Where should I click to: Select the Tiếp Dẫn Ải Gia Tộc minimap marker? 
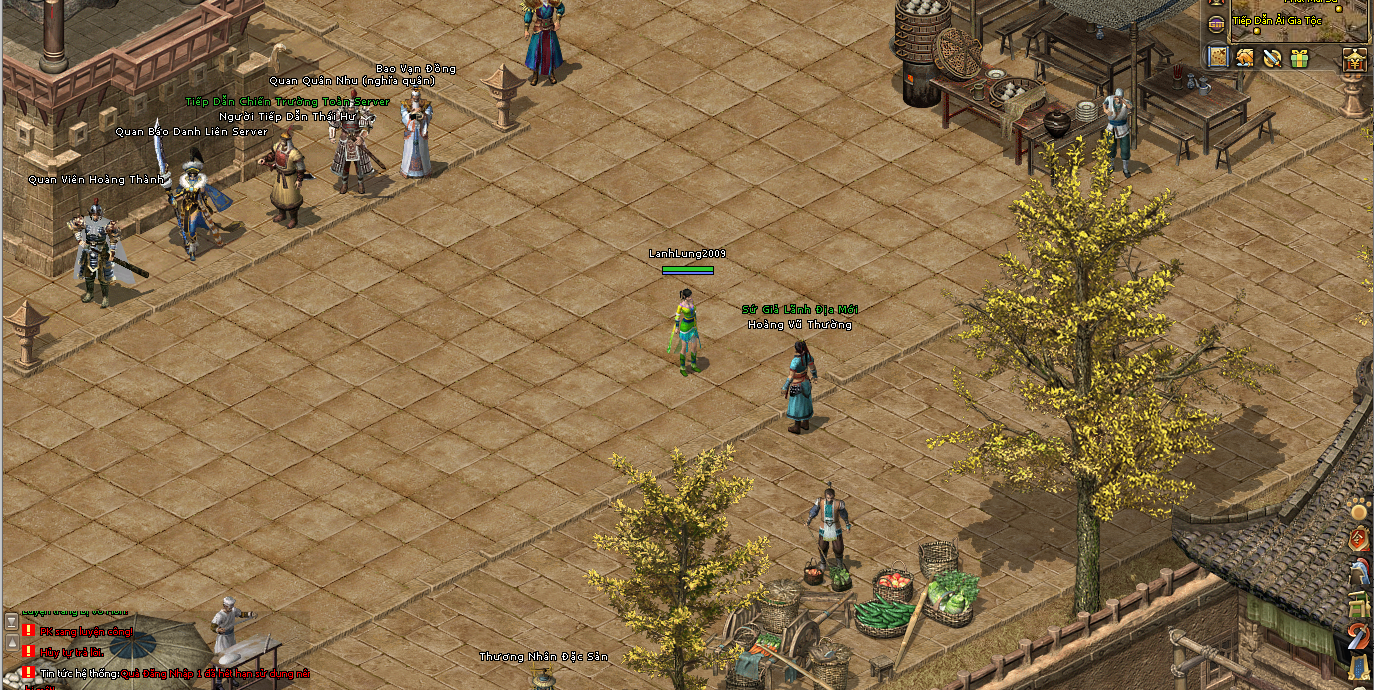(x=1257, y=30)
